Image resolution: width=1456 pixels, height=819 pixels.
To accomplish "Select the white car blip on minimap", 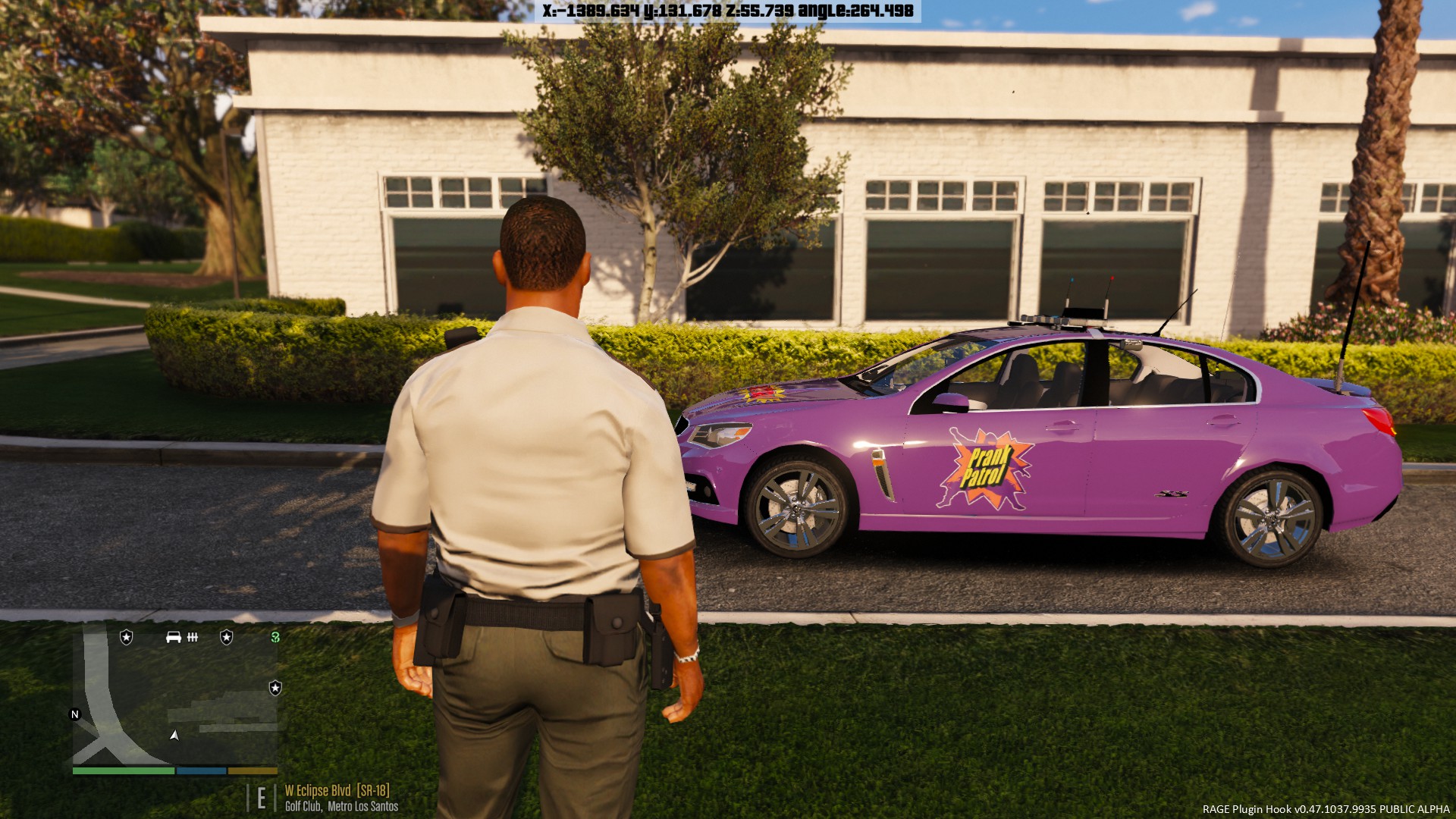I will pos(173,637).
